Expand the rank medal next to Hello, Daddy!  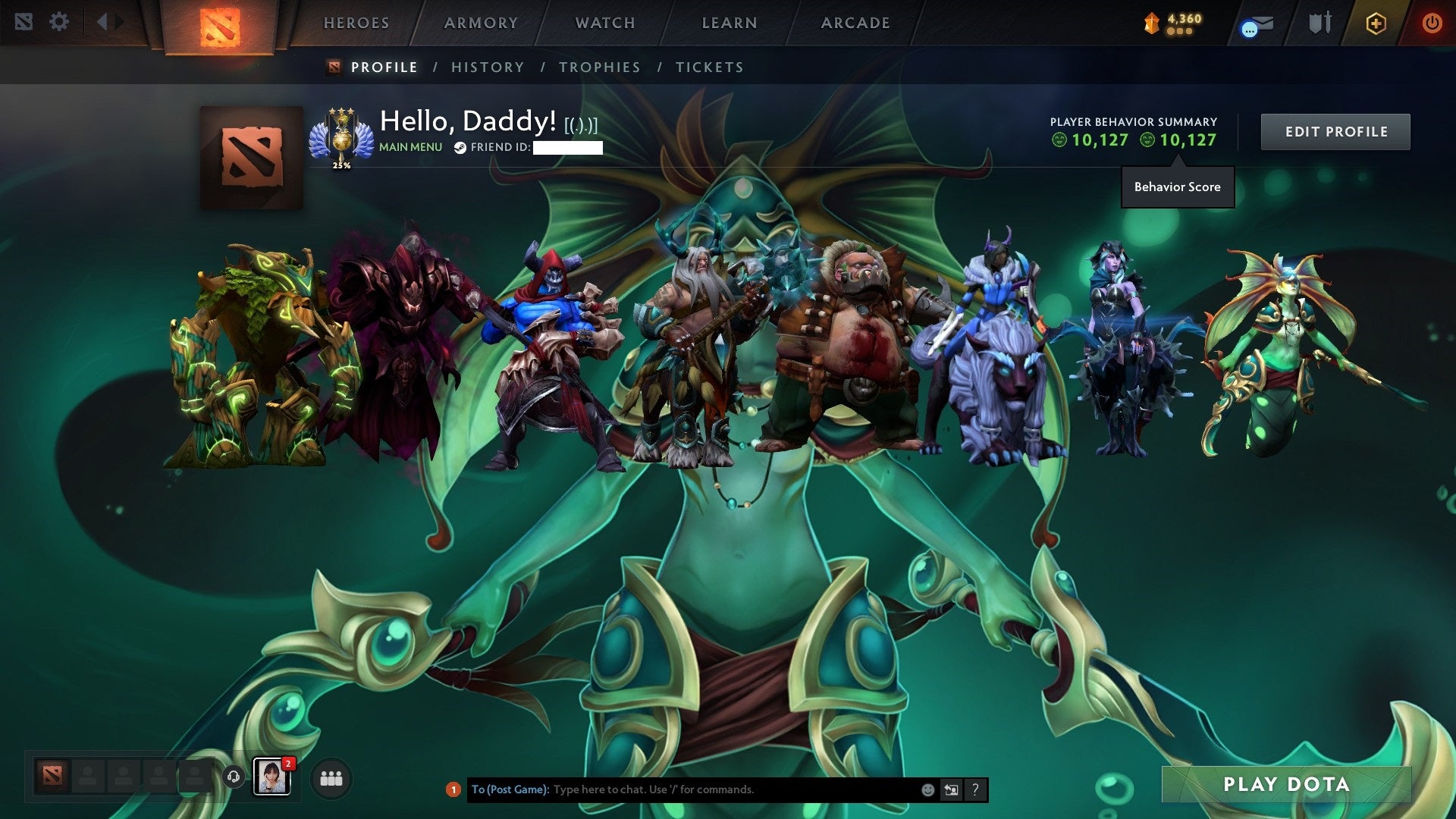pos(340,130)
